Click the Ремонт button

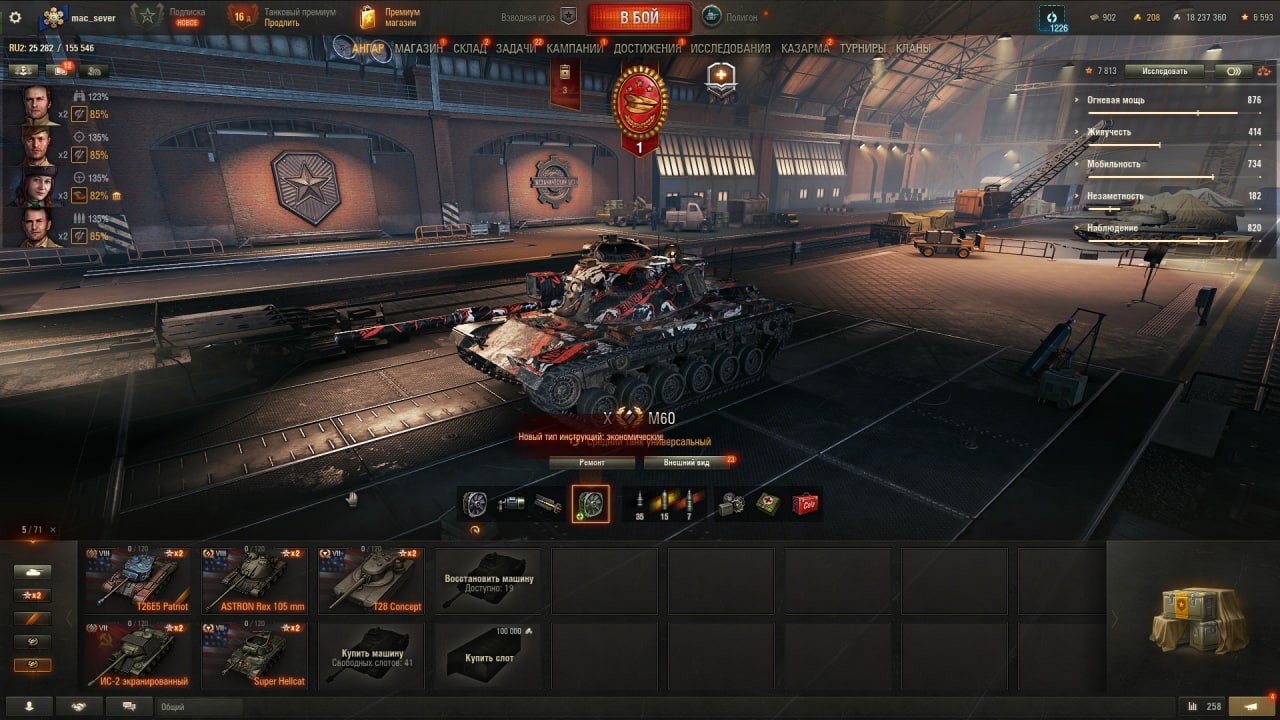[x=591, y=463]
